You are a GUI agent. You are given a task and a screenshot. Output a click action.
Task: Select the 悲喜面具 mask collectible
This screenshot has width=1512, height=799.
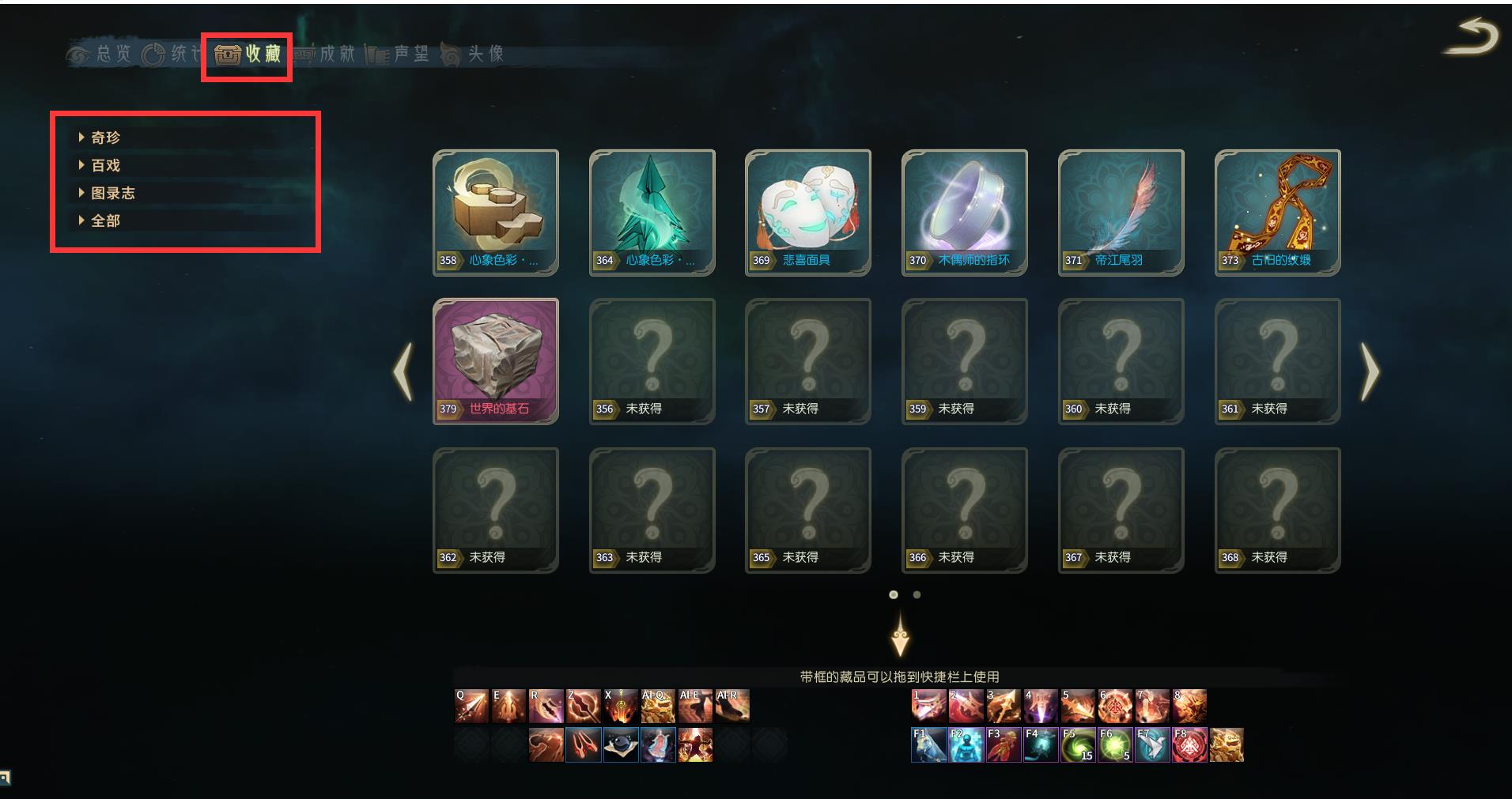[807, 212]
